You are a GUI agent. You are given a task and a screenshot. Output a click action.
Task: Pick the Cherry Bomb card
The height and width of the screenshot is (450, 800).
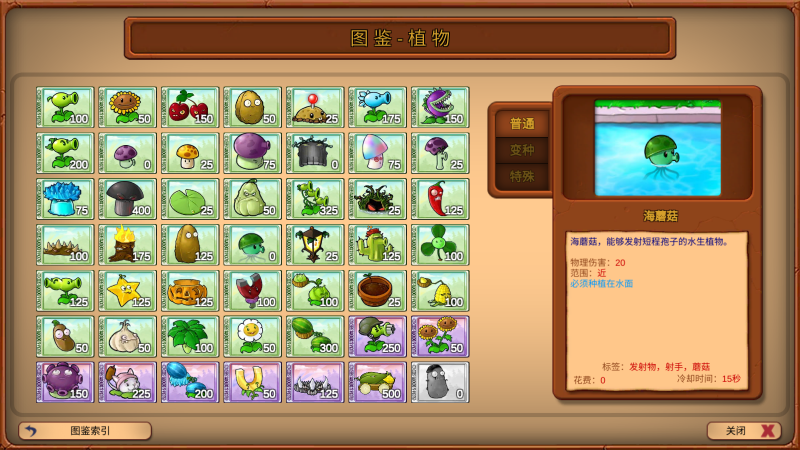click(x=190, y=106)
